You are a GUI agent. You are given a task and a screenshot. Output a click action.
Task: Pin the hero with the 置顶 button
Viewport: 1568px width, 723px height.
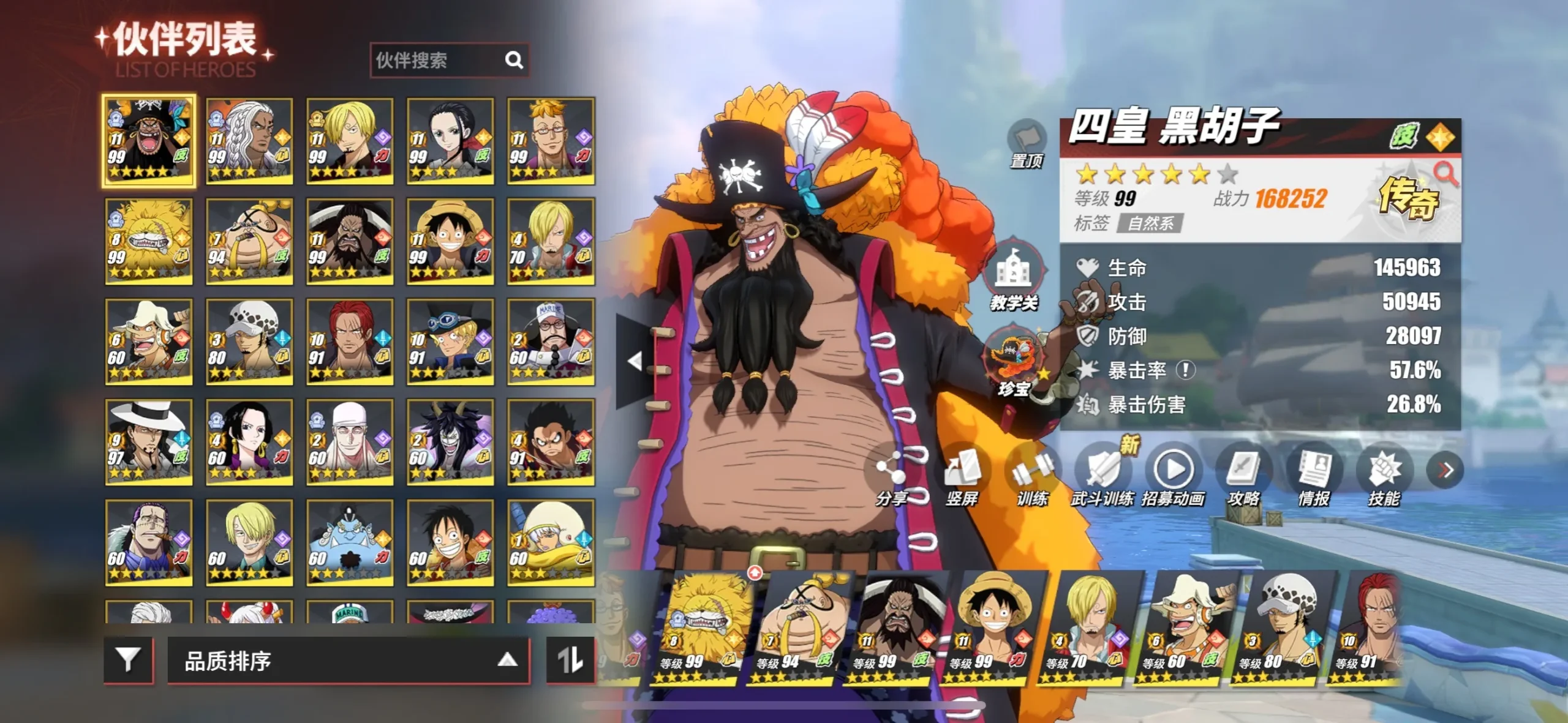[x=1027, y=144]
